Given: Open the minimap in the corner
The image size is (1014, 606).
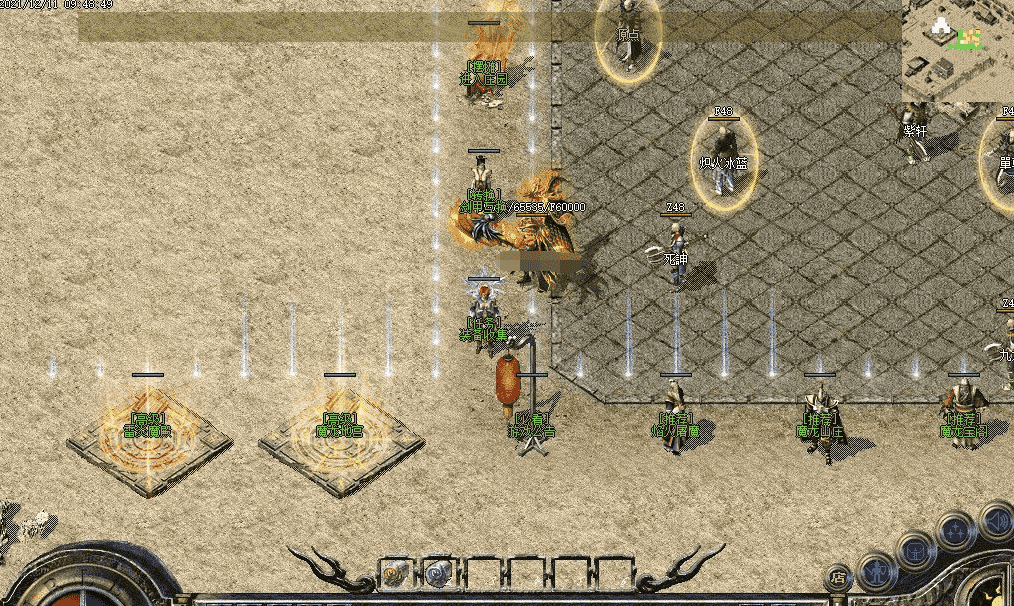Looking at the screenshot, I should [x=957, y=50].
